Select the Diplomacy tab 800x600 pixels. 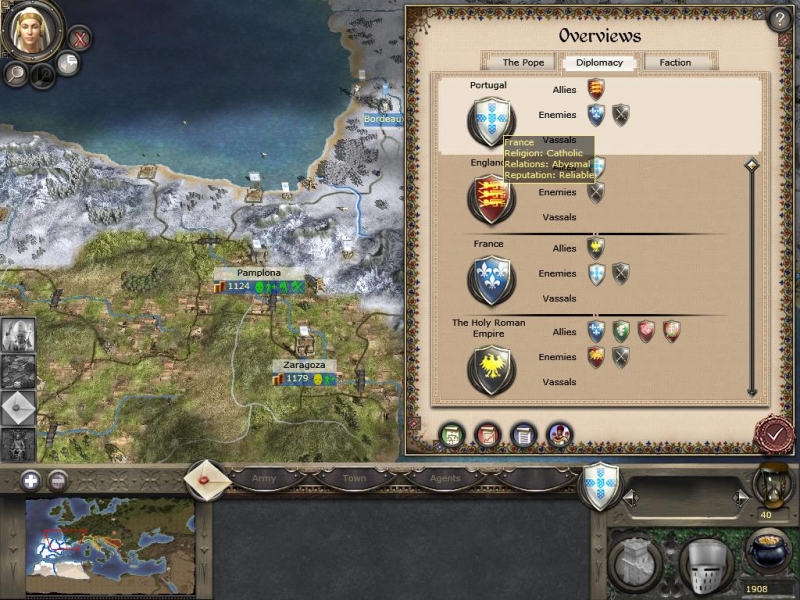click(599, 62)
